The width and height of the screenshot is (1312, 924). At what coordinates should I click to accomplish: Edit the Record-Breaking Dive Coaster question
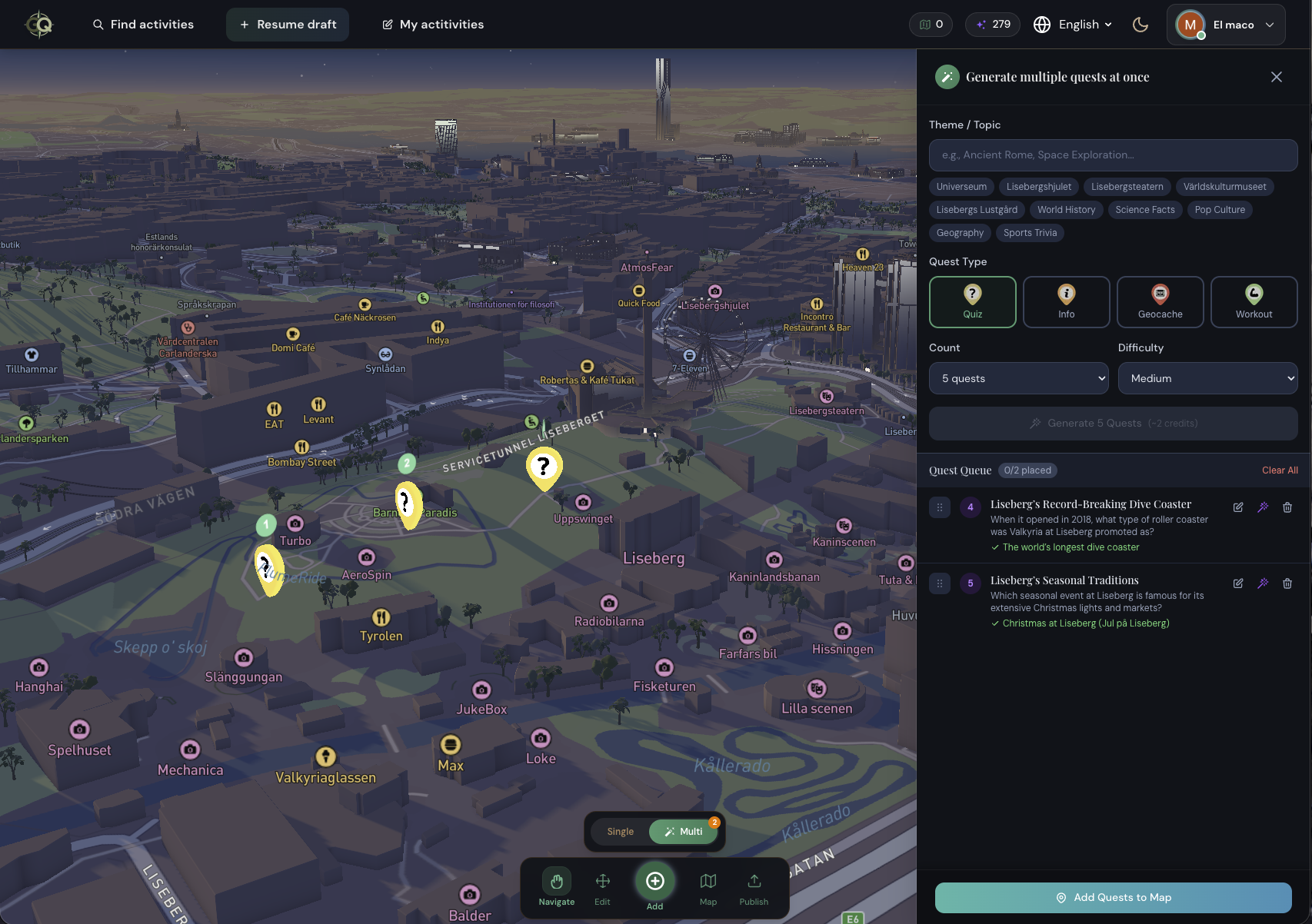pos(1238,507)
